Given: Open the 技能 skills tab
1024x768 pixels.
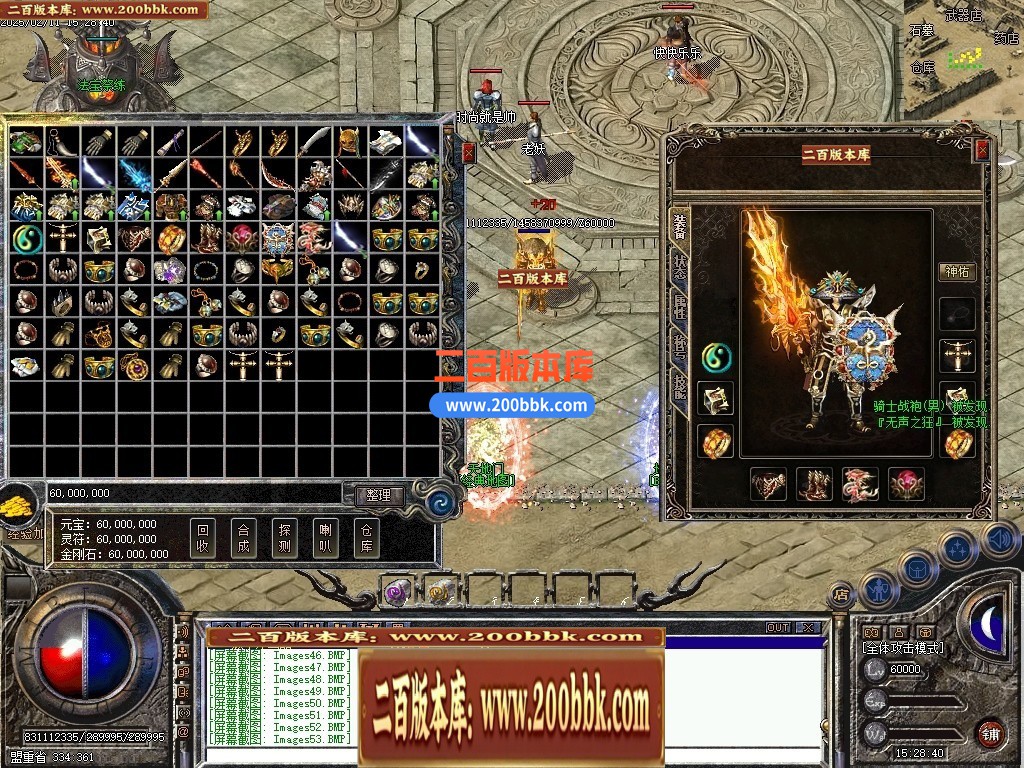Looking at the screenshot, I should [x=680, y=388].
